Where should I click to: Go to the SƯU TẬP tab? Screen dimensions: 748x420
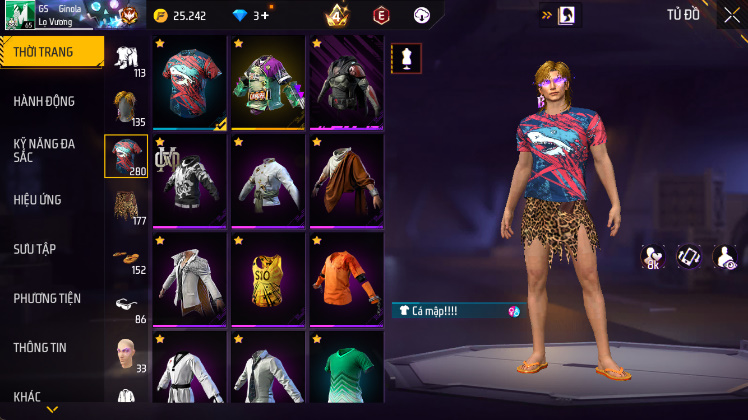34,248
